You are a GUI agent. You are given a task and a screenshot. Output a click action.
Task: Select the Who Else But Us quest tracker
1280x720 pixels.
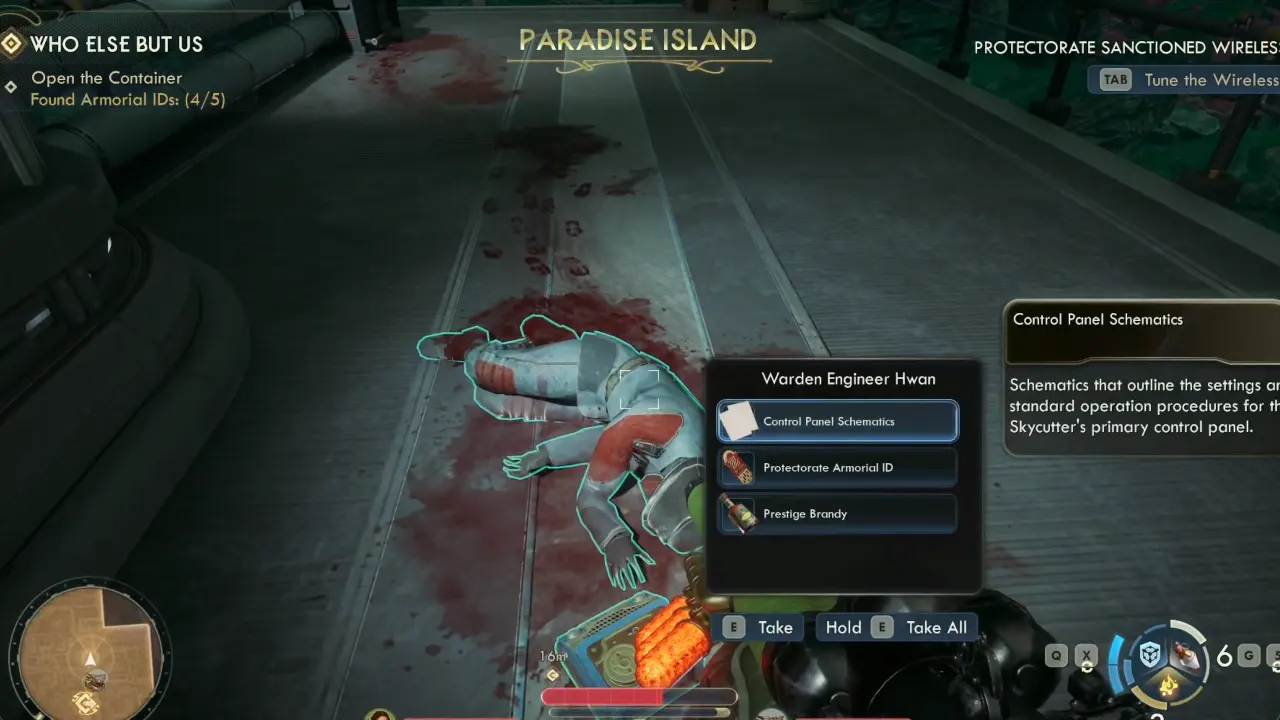click(116, 44)
